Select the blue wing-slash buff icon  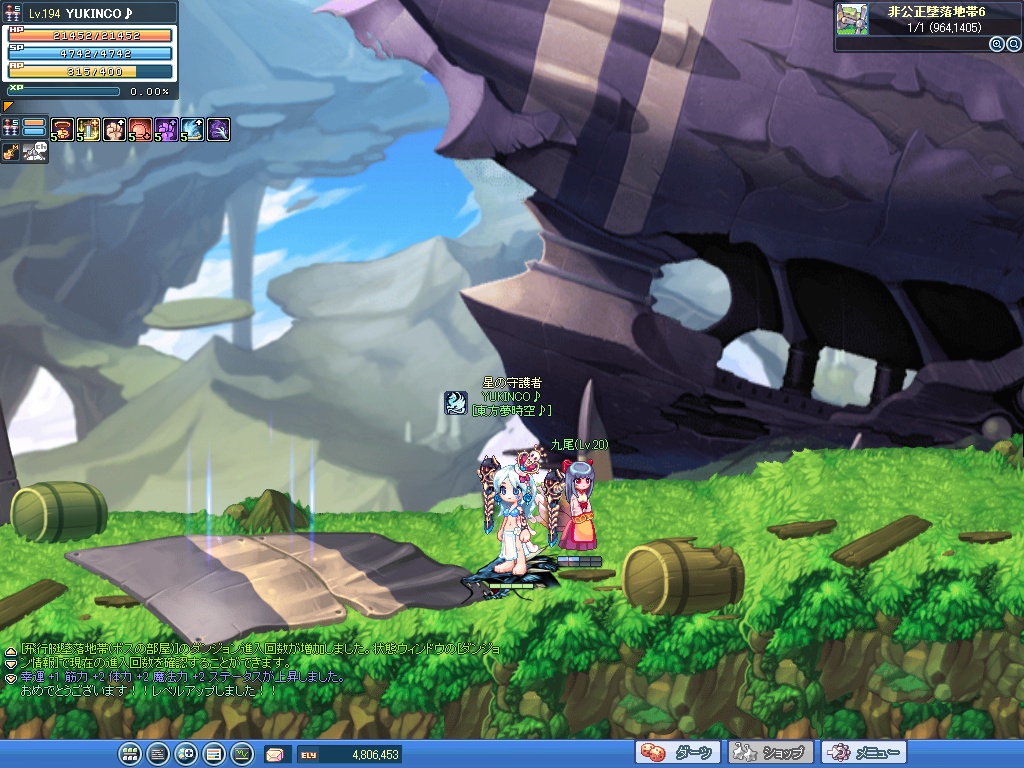tap(193, 129)
